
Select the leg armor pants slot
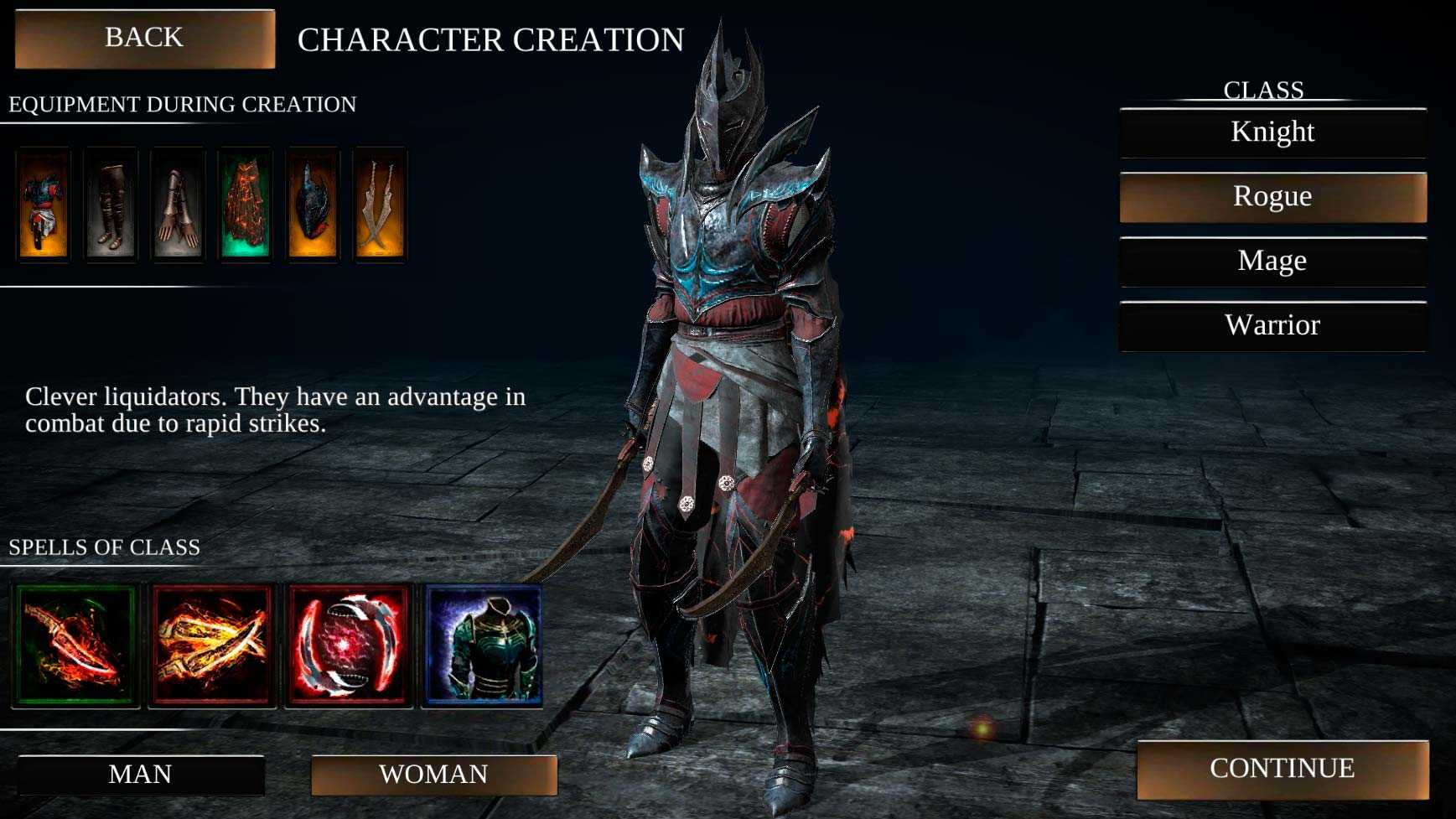click(x=111, y=205)
